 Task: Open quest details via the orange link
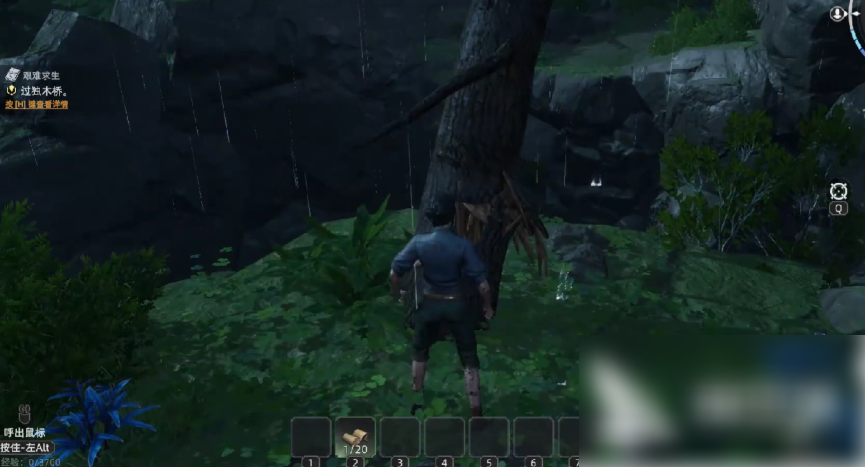(35, 104)
